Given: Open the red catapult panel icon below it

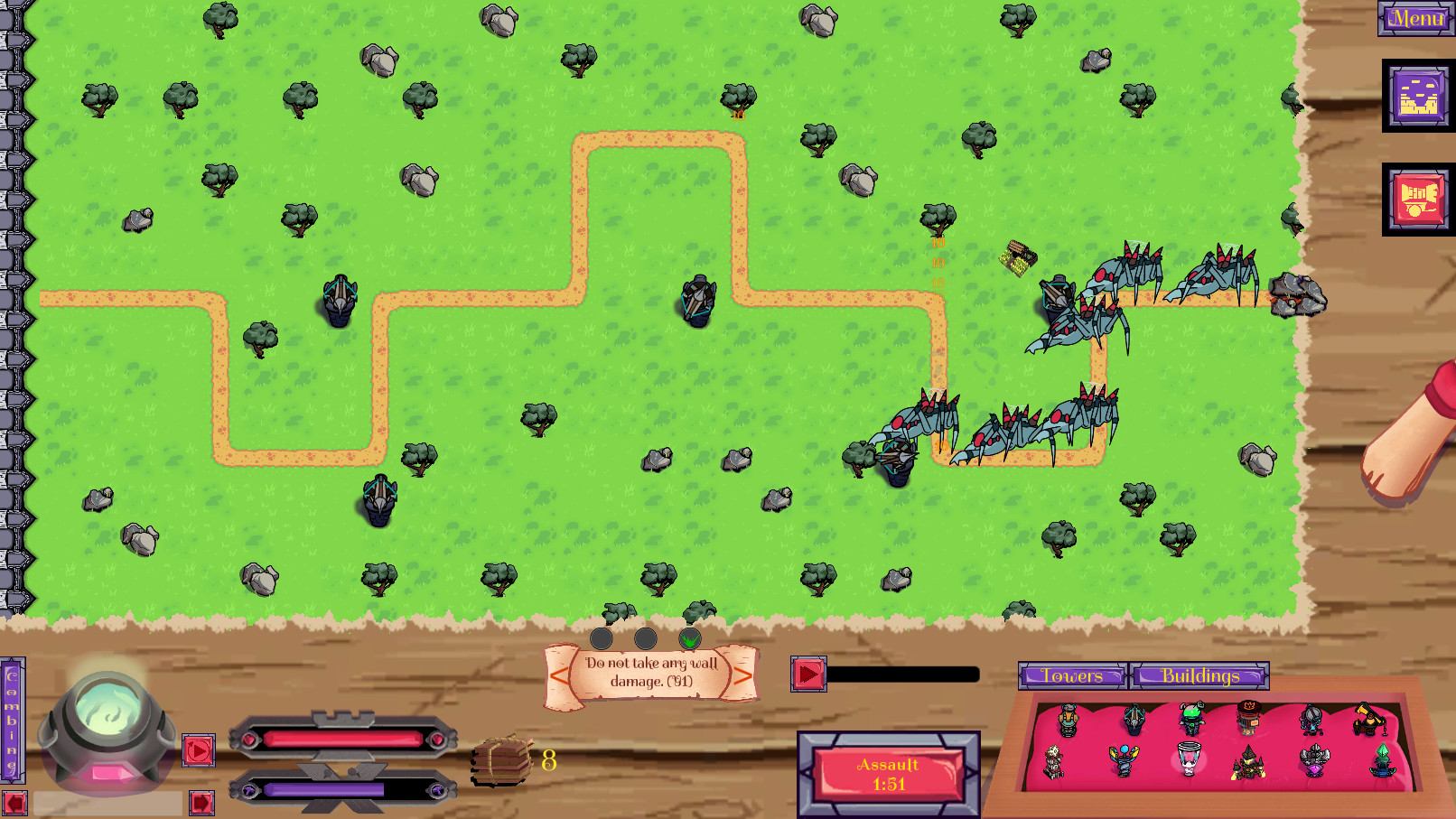Looking at the screenshot, I should point(1417,199).
